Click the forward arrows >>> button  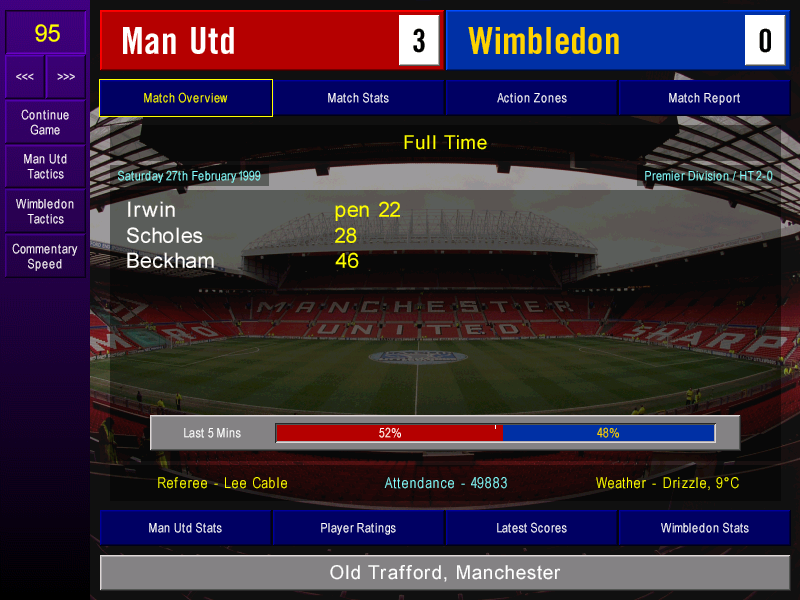pos(66,77)
